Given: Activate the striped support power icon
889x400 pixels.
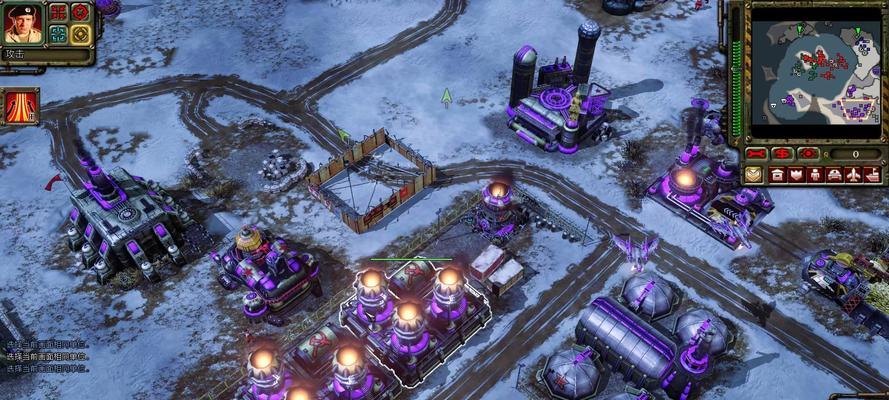Looking at the screenshot, I should (x=21, y=105).
